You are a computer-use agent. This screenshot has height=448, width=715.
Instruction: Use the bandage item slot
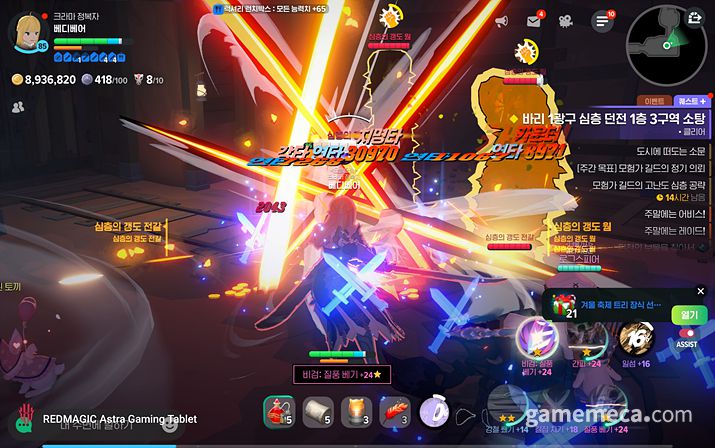pyautogui.click(x=317, y=411)
